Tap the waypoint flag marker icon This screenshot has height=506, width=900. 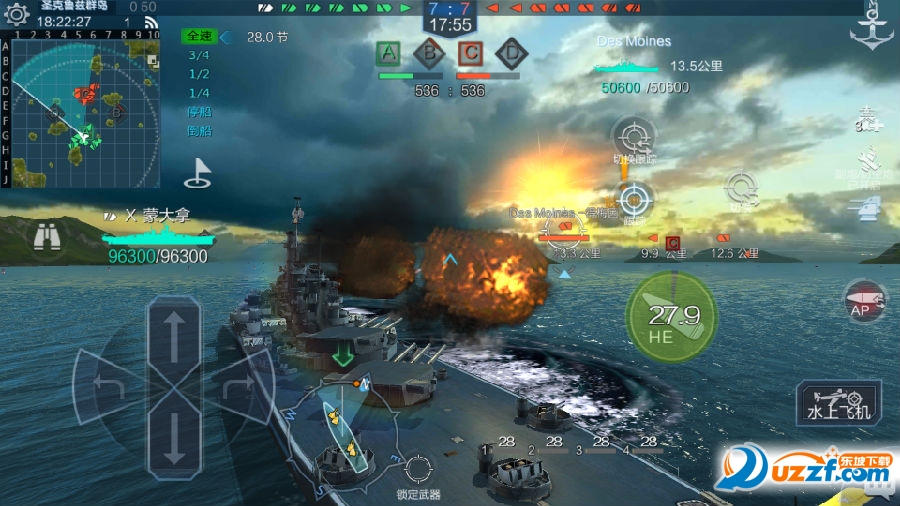tap(198, 174)
